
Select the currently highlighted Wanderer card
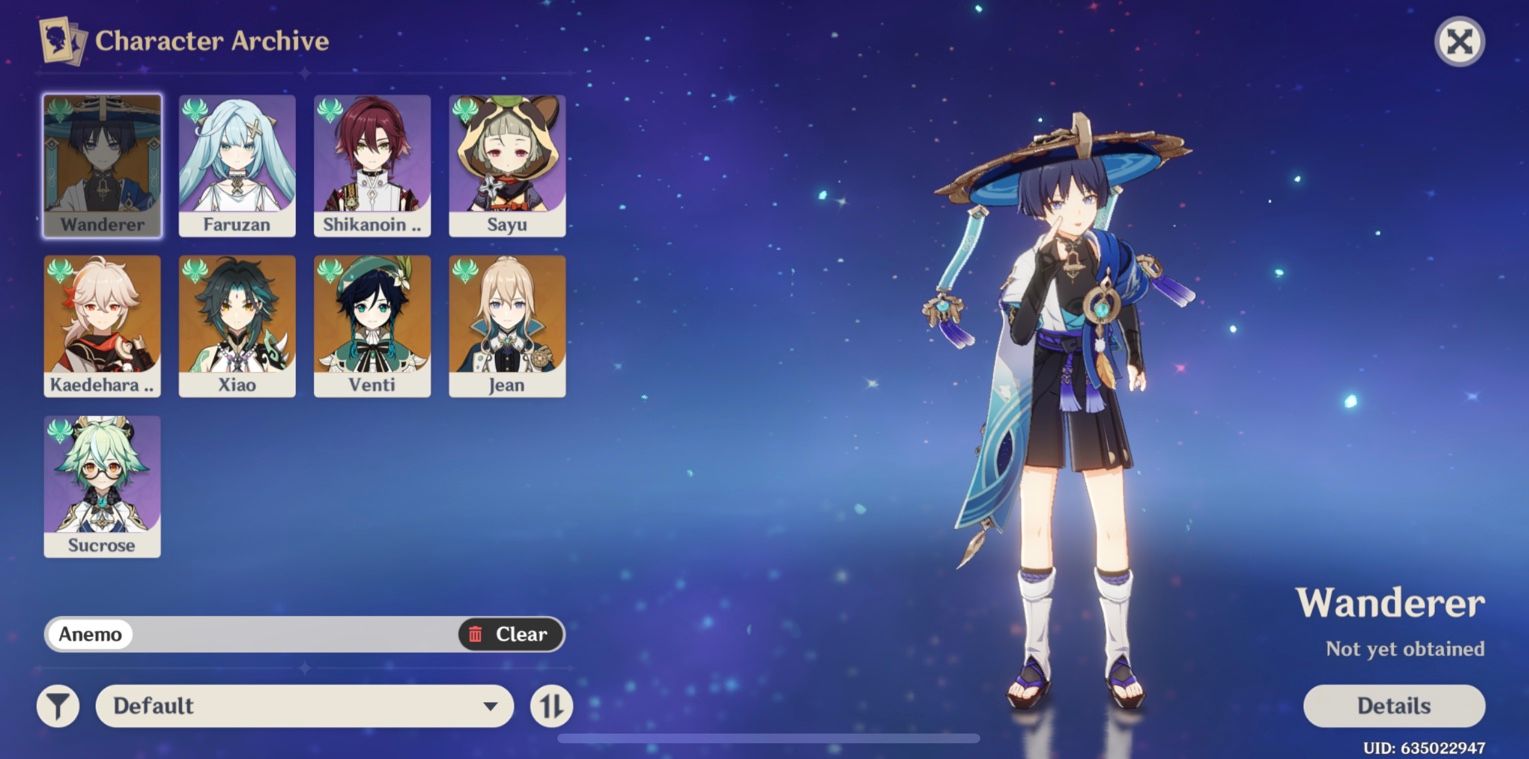(x=102, y=165)
